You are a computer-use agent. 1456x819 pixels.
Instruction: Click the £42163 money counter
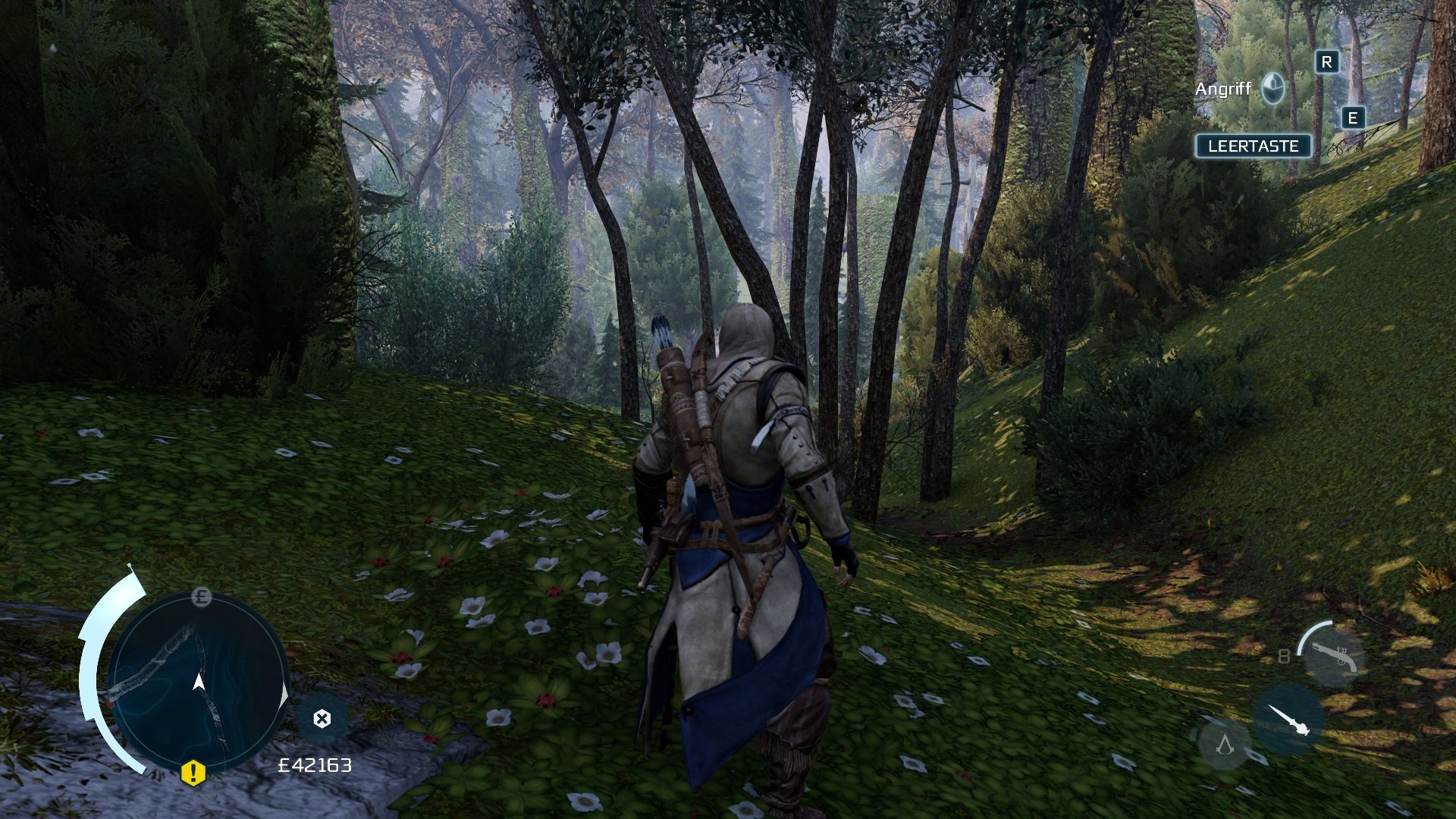[315, 765]
